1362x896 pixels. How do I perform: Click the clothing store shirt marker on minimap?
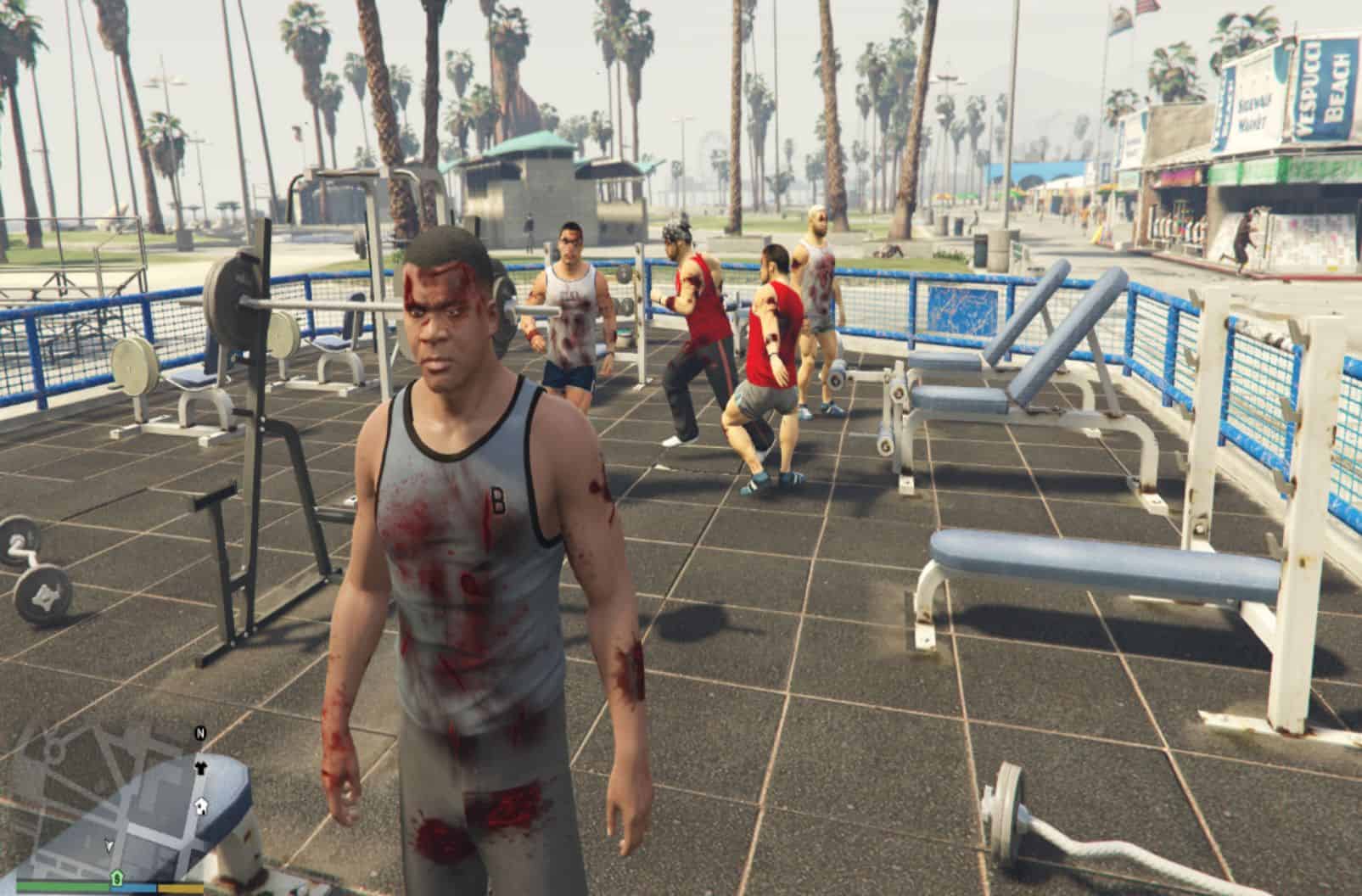click(x=200, y=768)
